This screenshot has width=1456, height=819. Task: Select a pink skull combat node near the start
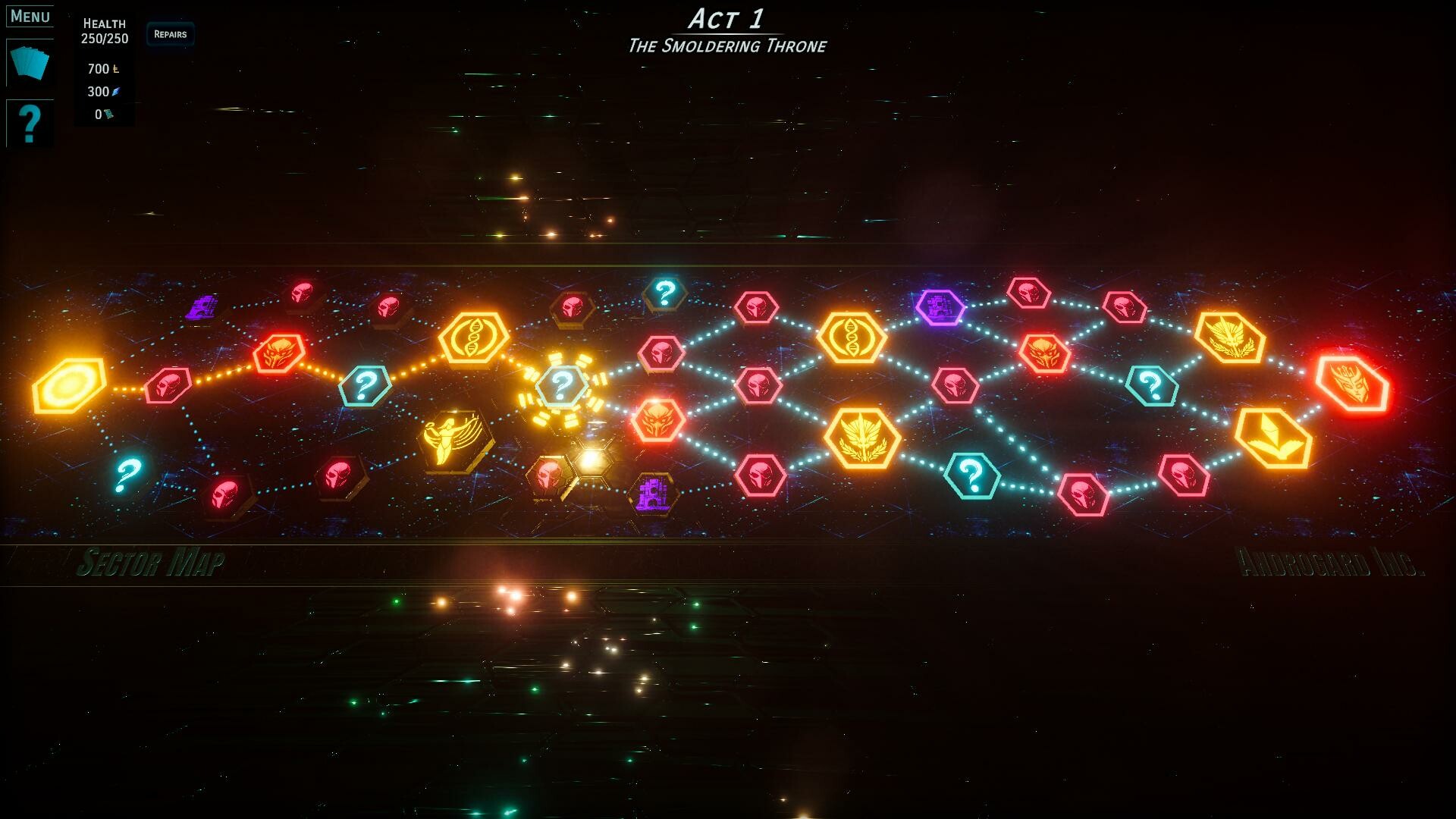[x=168, y=387]
